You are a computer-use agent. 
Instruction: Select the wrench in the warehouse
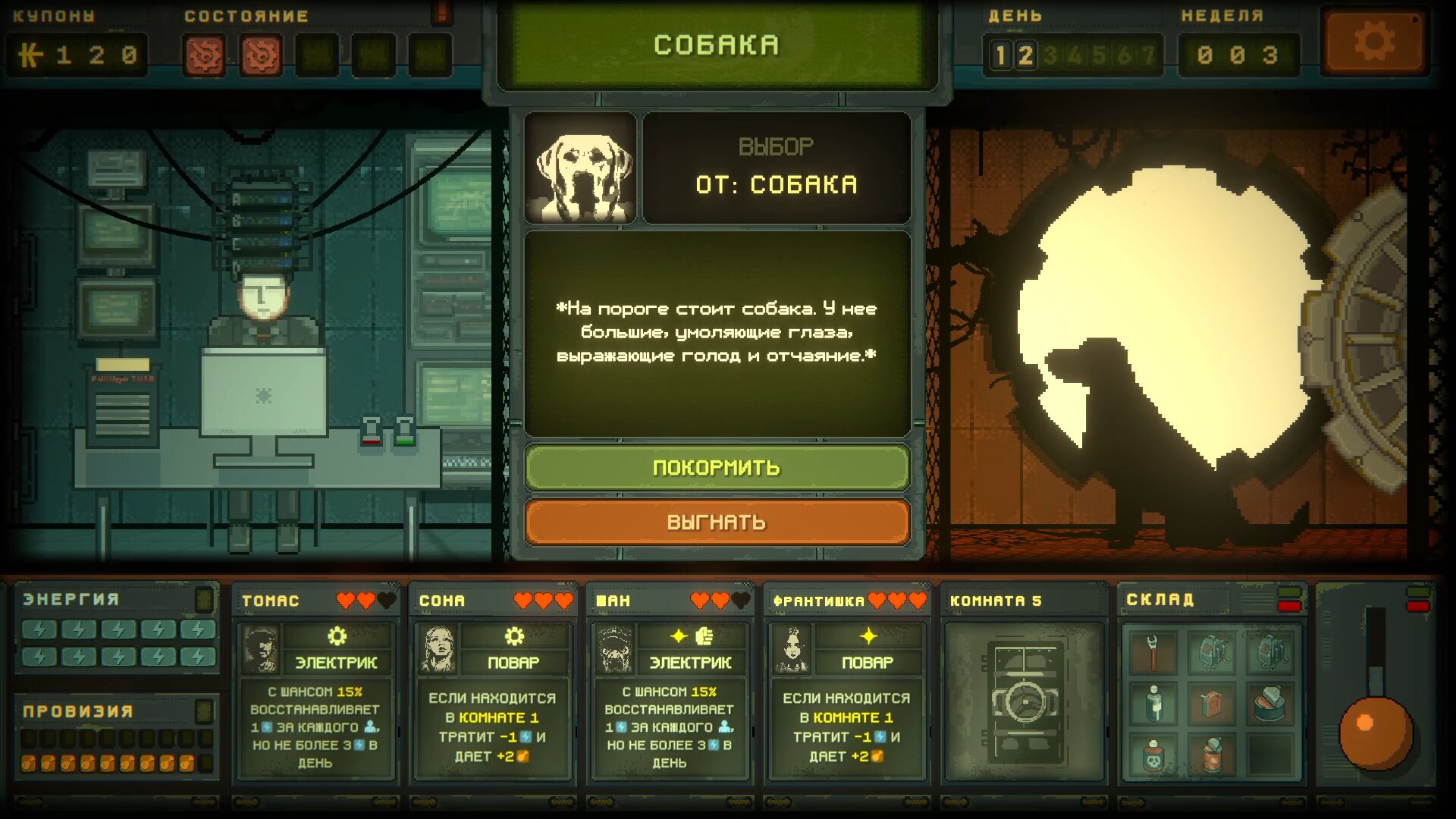1153,652
